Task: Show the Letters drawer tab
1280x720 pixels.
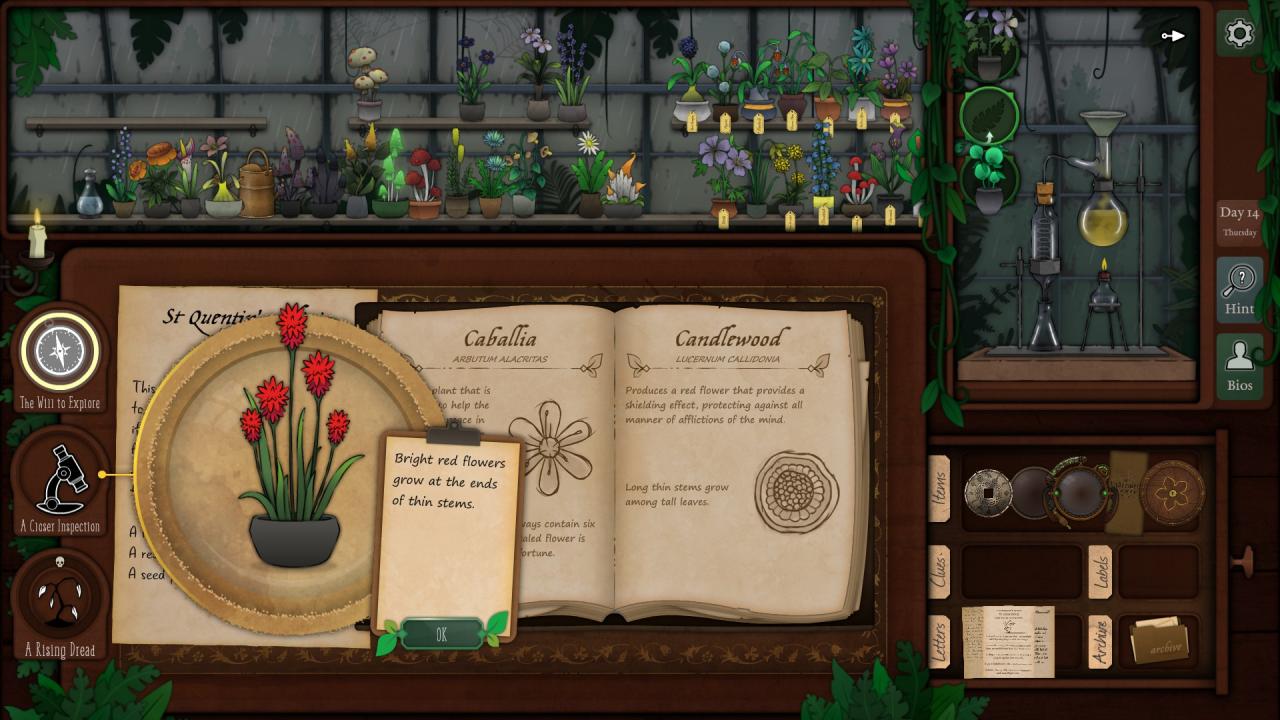Action: click(x=939, y=642)
